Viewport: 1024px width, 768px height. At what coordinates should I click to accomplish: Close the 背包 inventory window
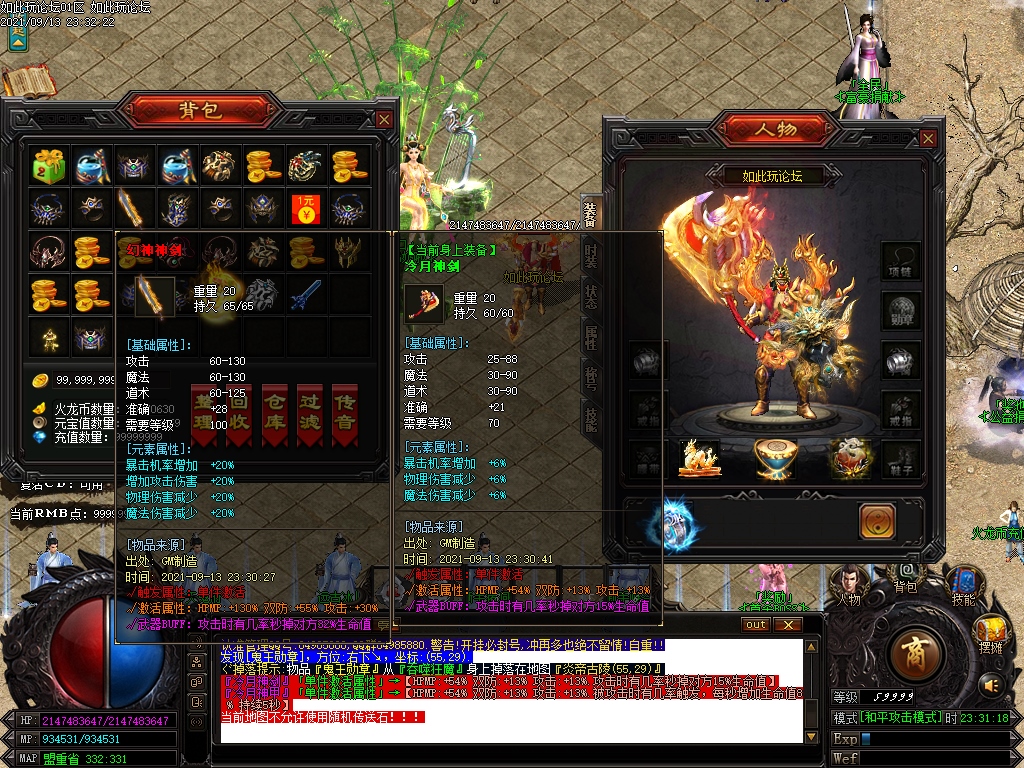pos(384,120)
